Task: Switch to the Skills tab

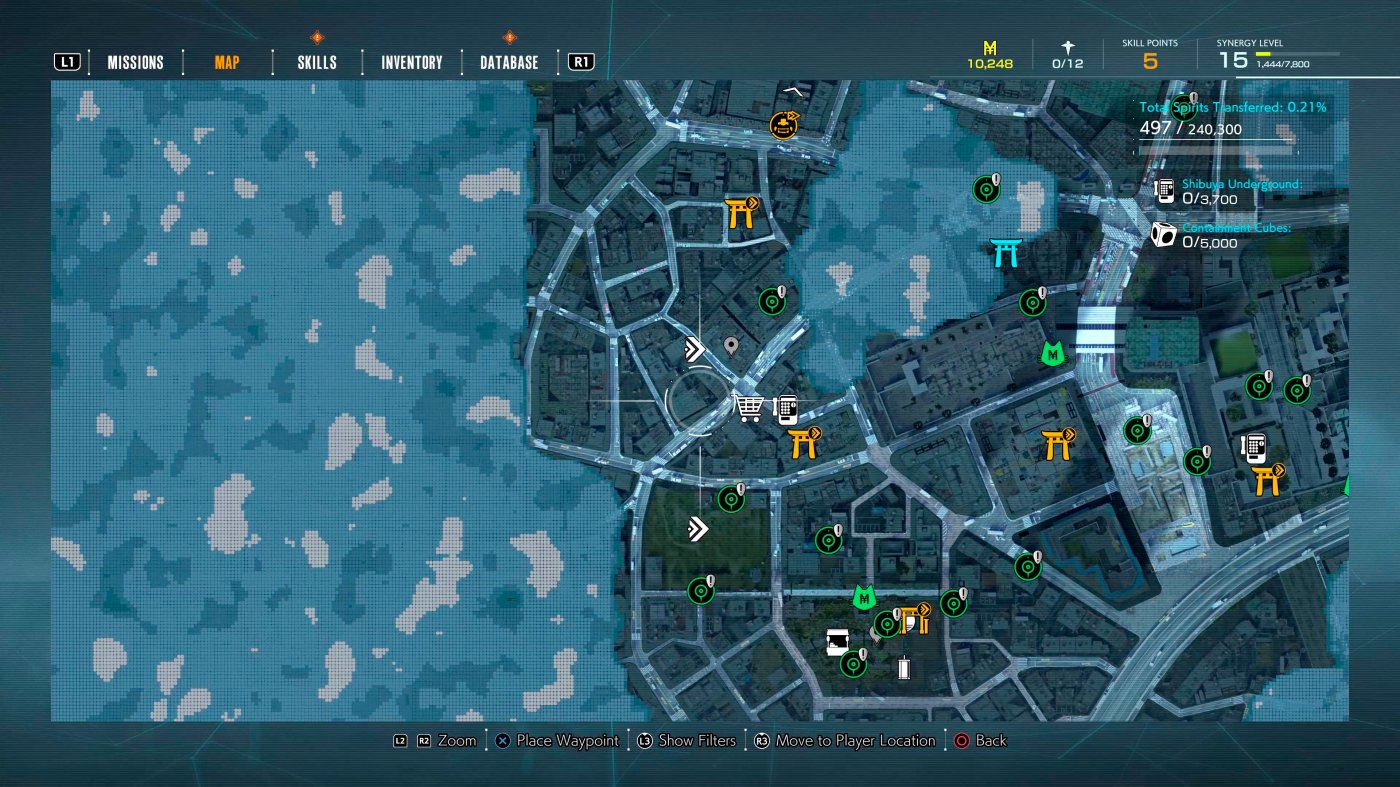Action: click(316, 61)
